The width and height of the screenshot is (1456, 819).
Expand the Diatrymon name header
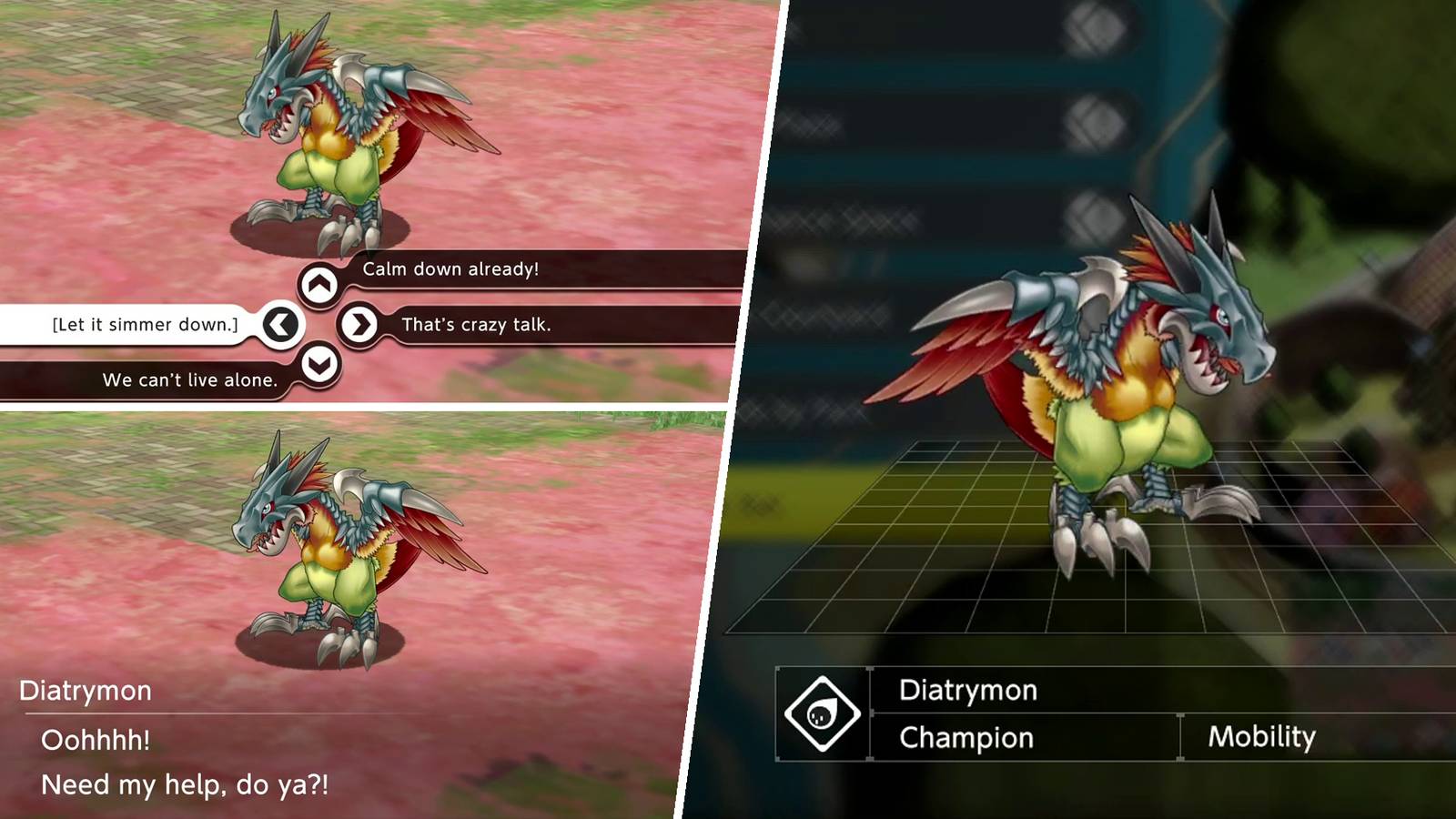(969, 691)
